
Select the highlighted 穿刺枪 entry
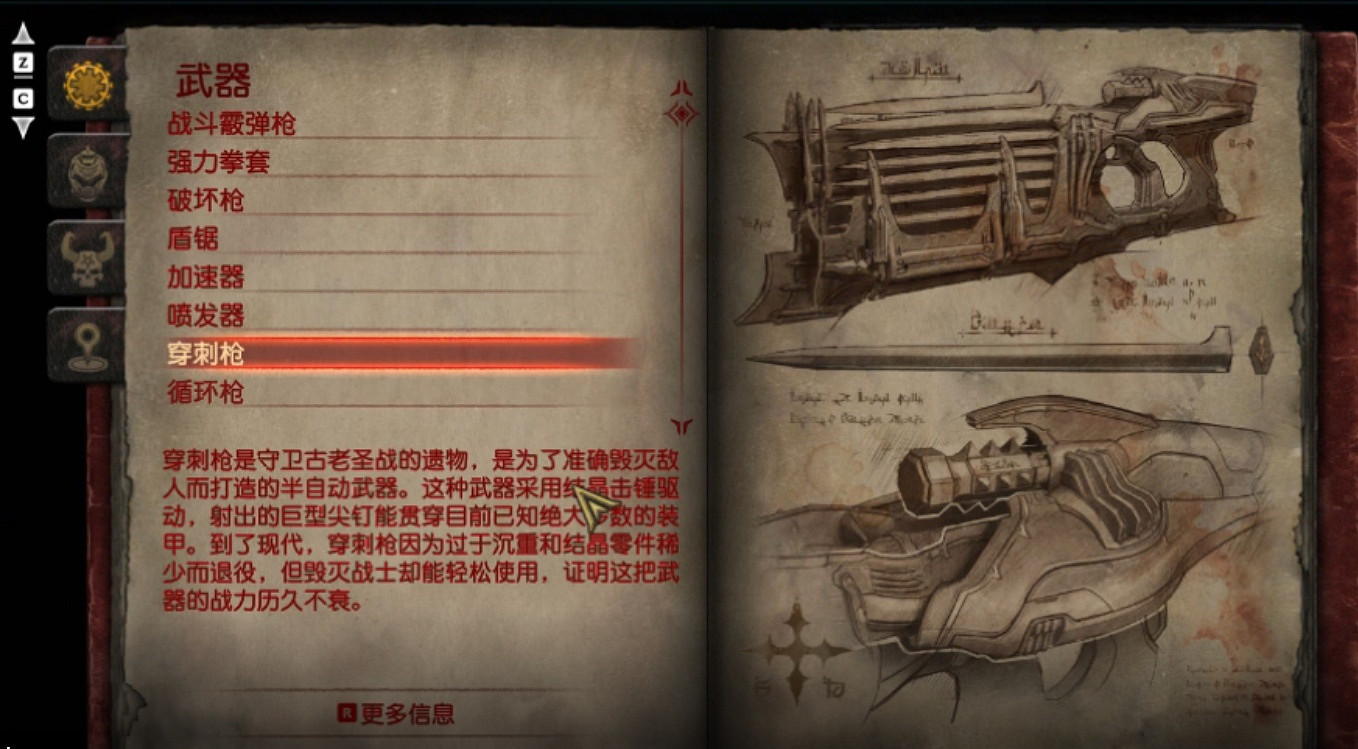pyautogui.click(x=206, y=354)
